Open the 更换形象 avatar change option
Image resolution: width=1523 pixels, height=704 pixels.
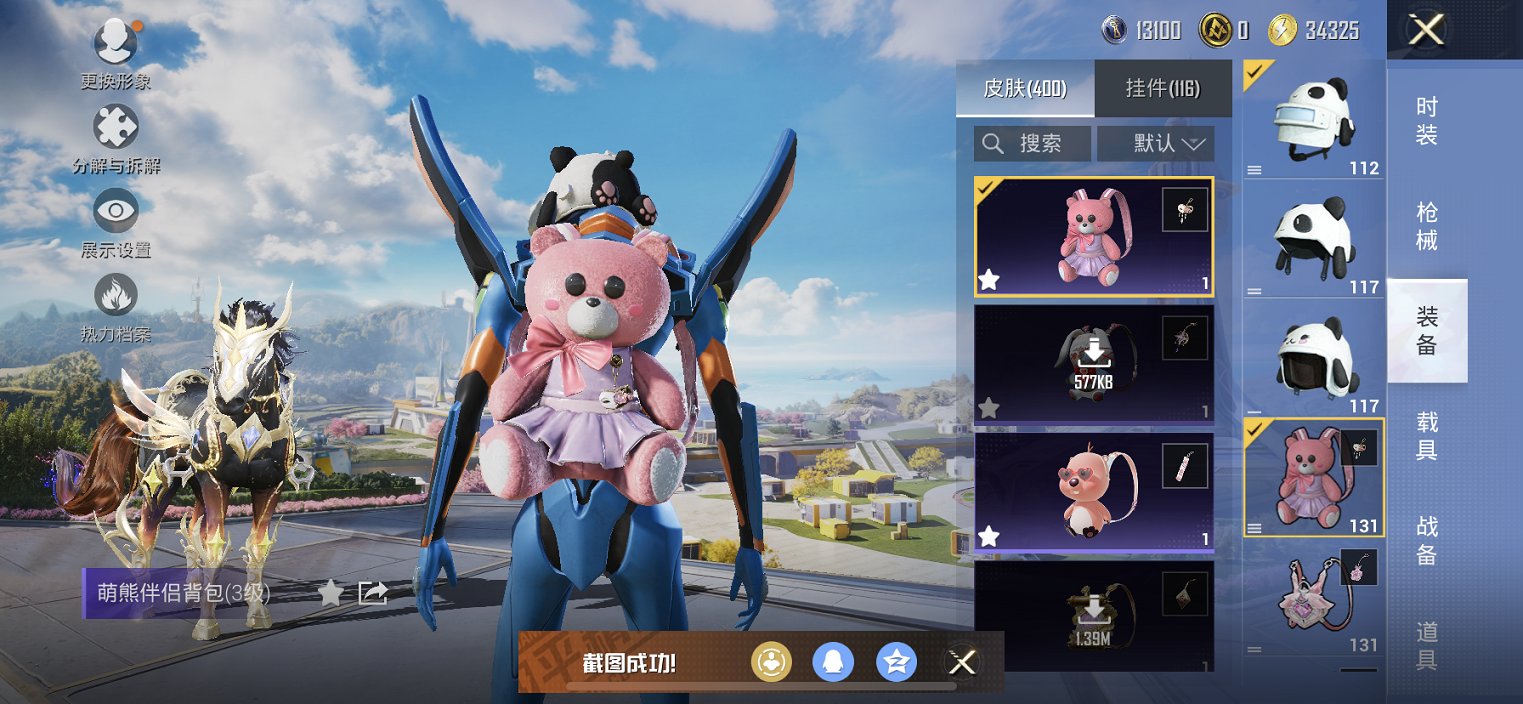116,42
